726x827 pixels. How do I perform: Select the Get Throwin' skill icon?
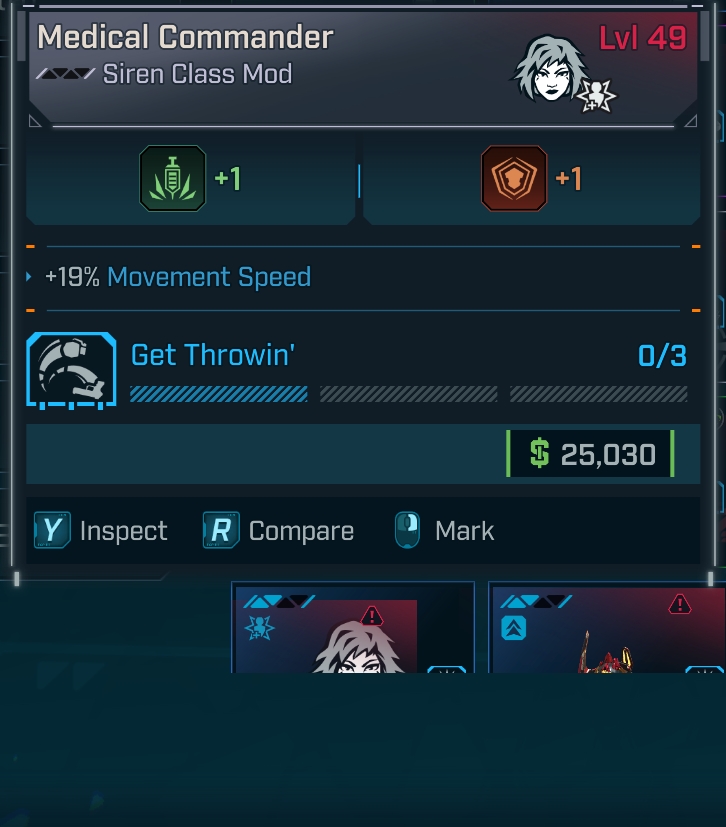pyautogui.click(x=71, y=369)
